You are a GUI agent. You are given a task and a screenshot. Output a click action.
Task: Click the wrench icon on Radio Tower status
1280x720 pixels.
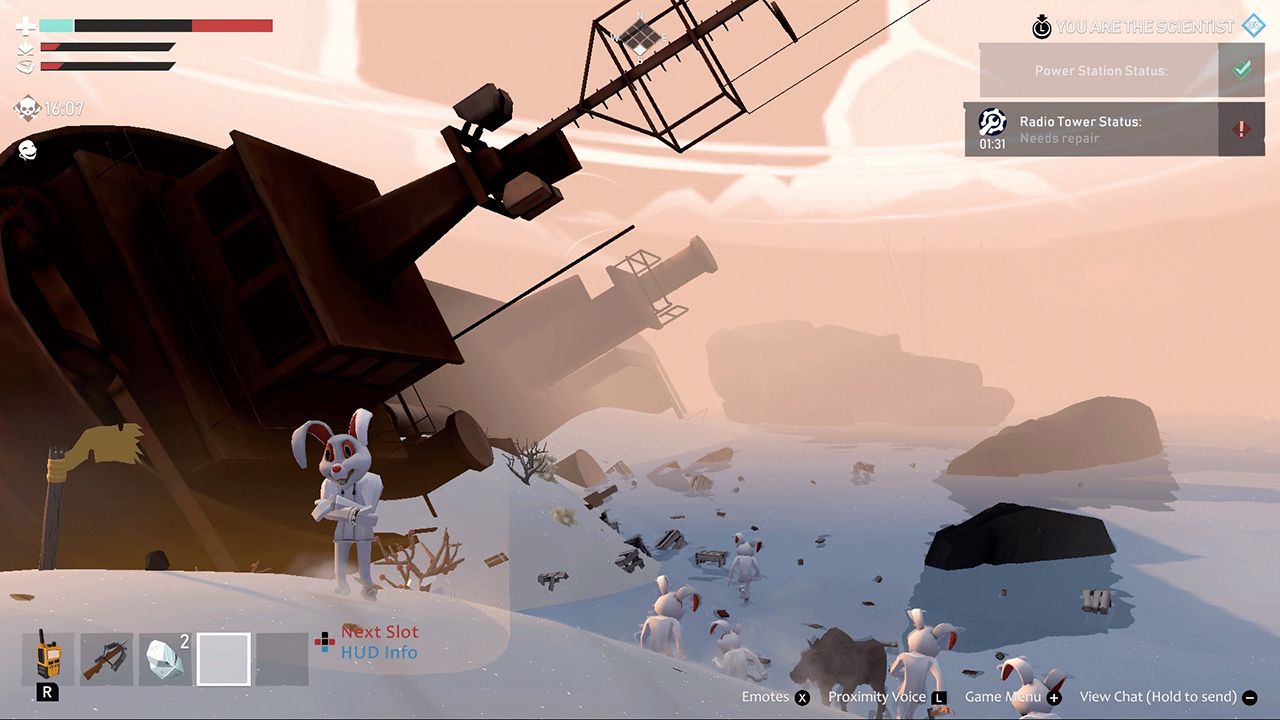tap(992, 121)
